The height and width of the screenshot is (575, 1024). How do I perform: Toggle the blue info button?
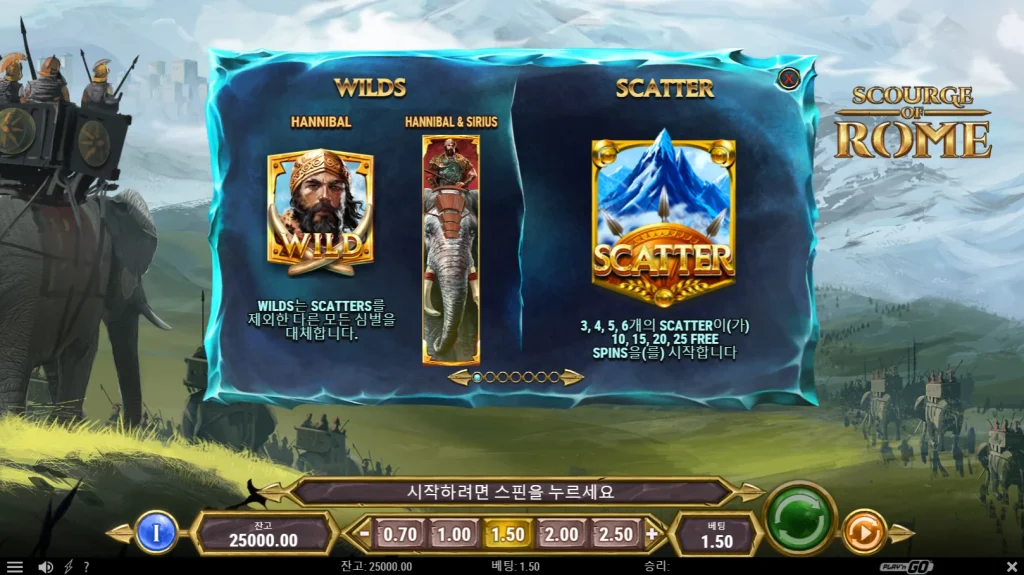click(155, 532)
